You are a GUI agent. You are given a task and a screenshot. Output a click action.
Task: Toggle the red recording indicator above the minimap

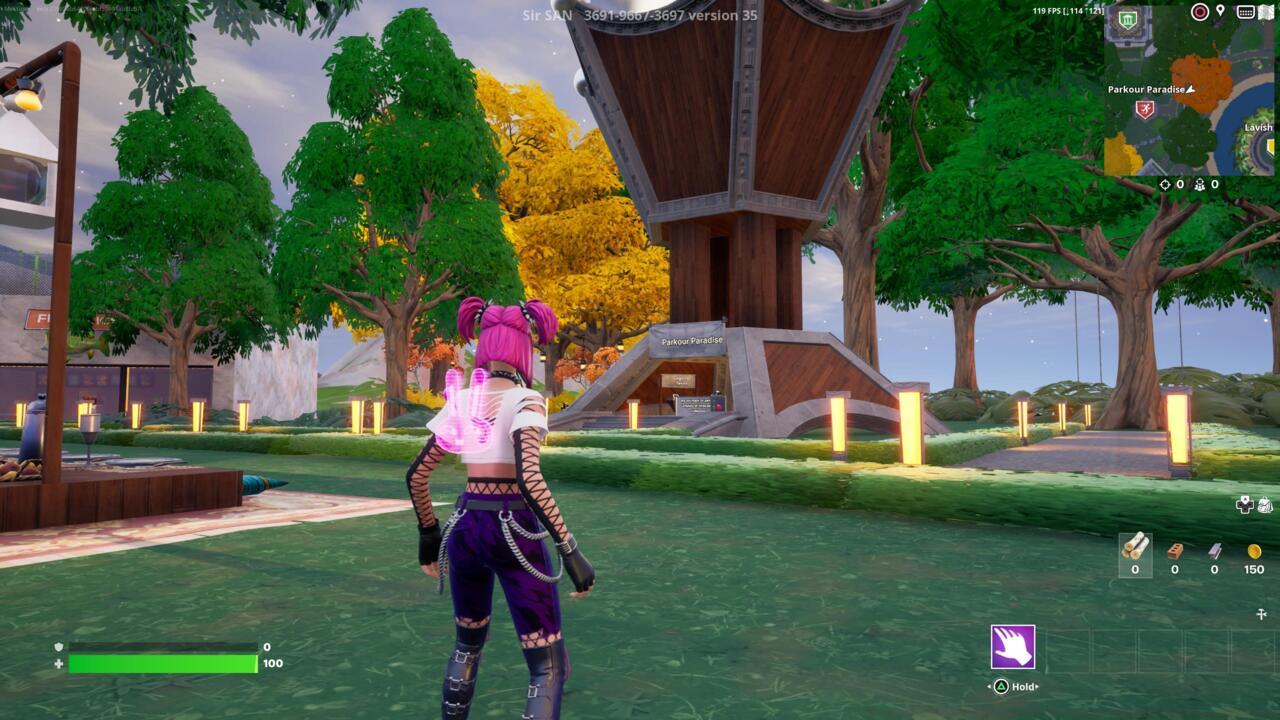pos(1200,11)
